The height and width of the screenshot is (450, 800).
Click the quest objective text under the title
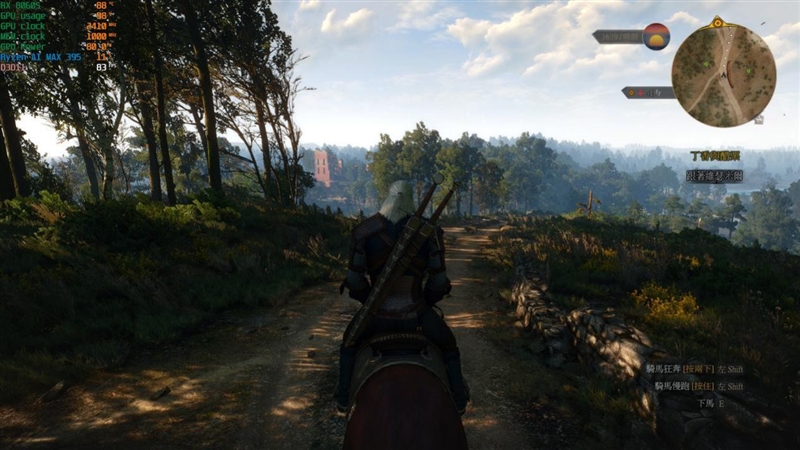tap(714, 175)
